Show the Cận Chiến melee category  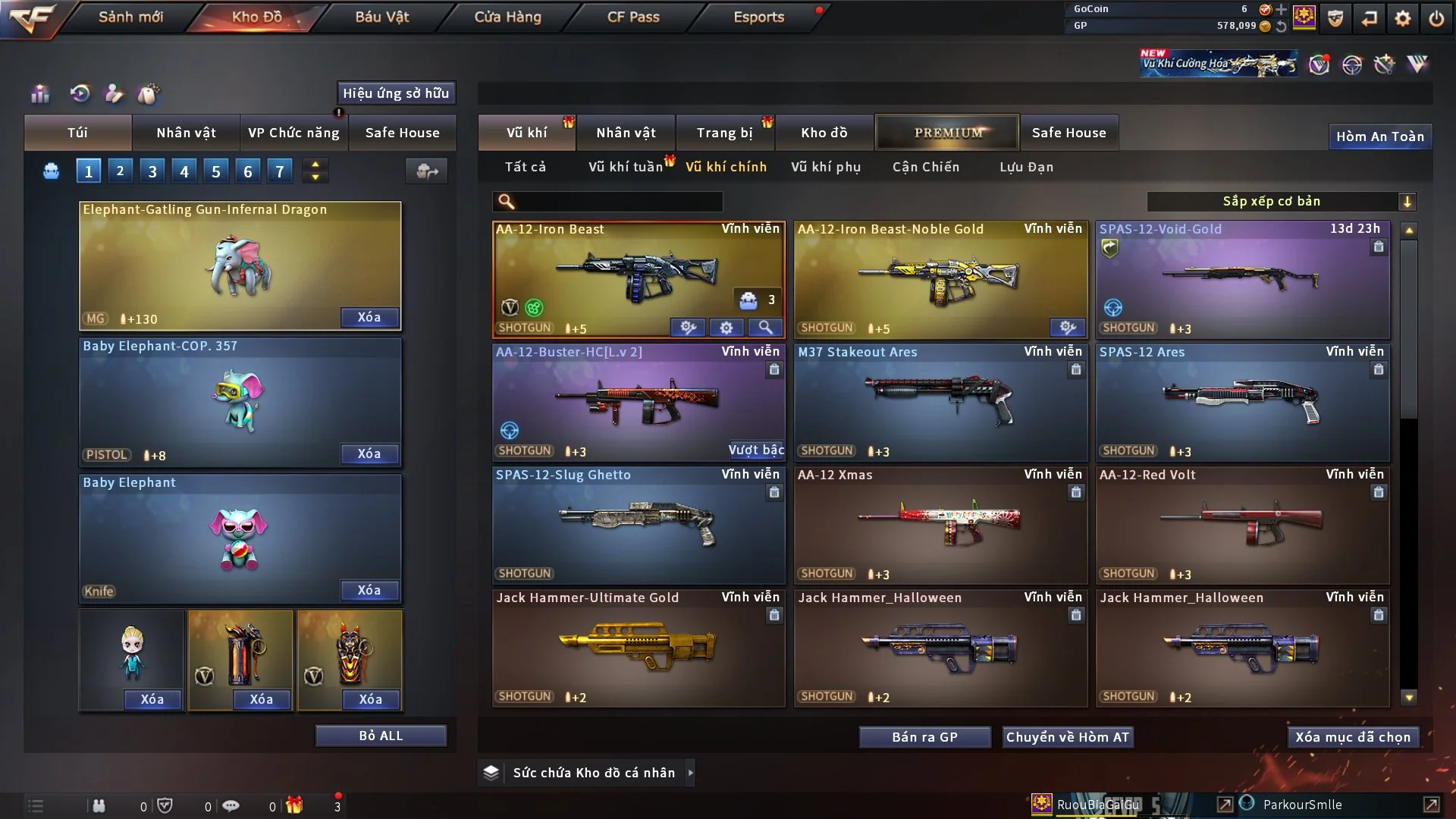coord(926,167)
